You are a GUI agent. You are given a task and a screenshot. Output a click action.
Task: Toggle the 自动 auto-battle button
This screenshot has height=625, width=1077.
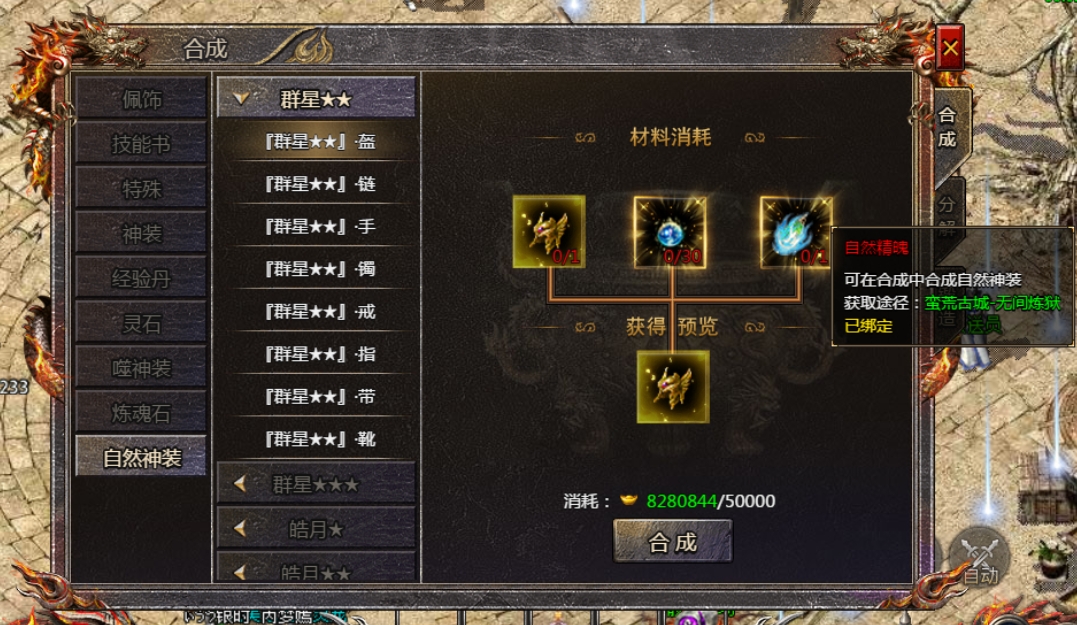[980, 558]
